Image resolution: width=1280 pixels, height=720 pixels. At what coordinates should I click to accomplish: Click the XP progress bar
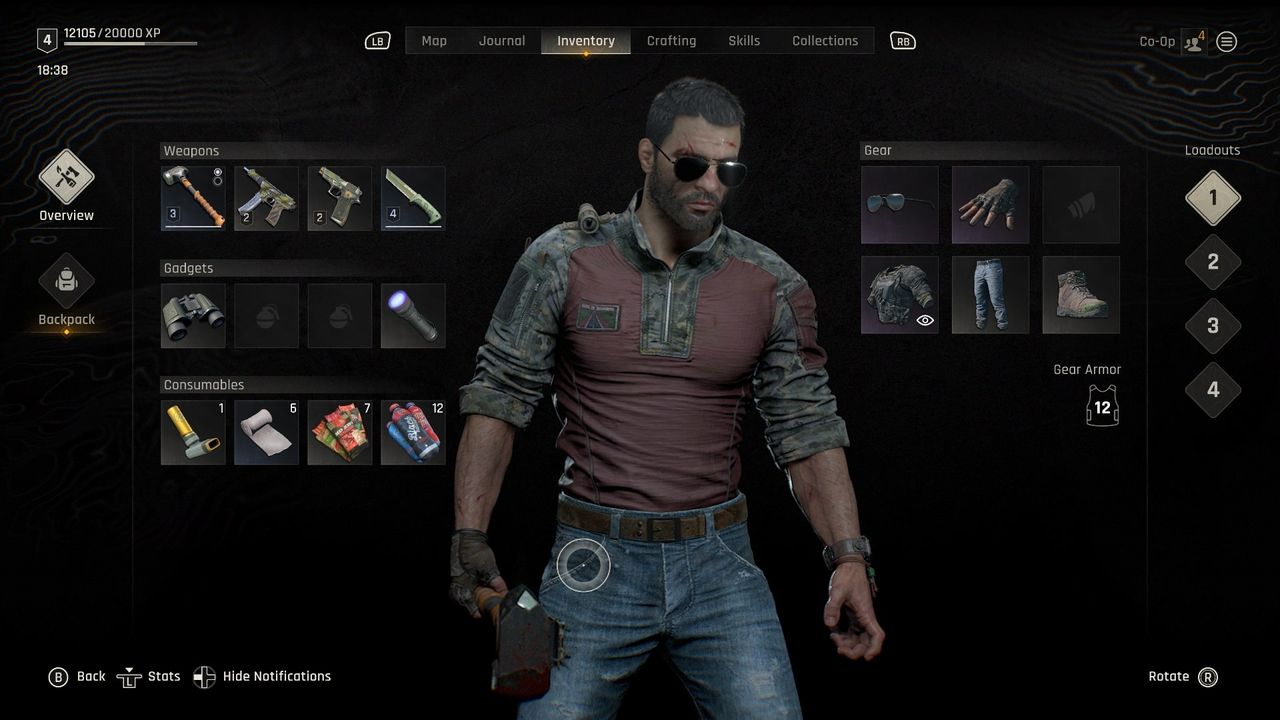130,45
